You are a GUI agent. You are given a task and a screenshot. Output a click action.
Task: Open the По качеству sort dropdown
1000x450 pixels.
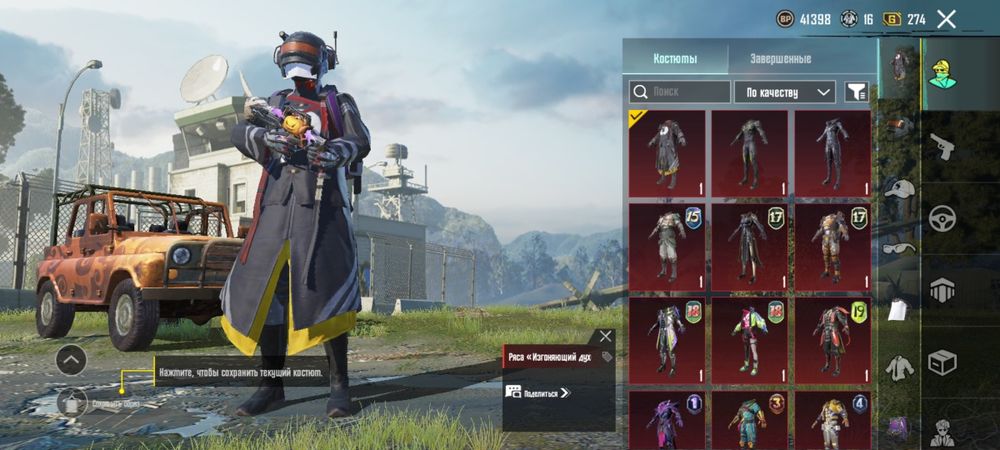point(785,92)
